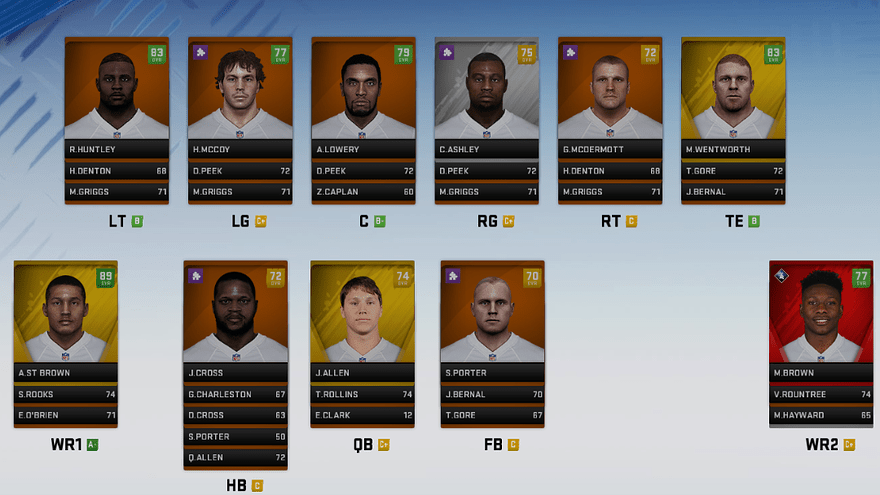Select the A. Lowery center card
The height and width of the screenshot is (495, 880).
(x=363, y=96)
